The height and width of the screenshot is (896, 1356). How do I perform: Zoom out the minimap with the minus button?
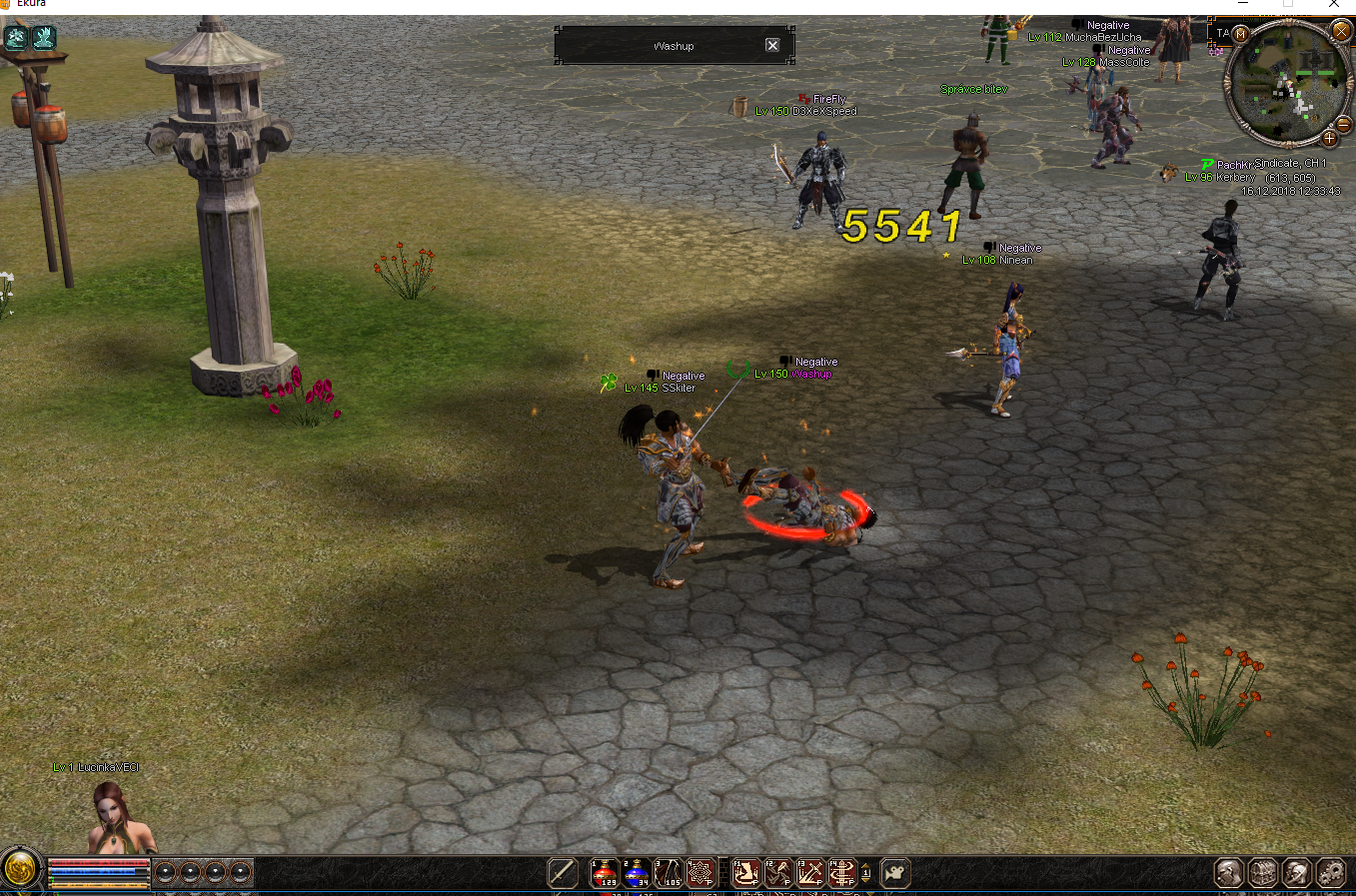[x=1343, y=125]
